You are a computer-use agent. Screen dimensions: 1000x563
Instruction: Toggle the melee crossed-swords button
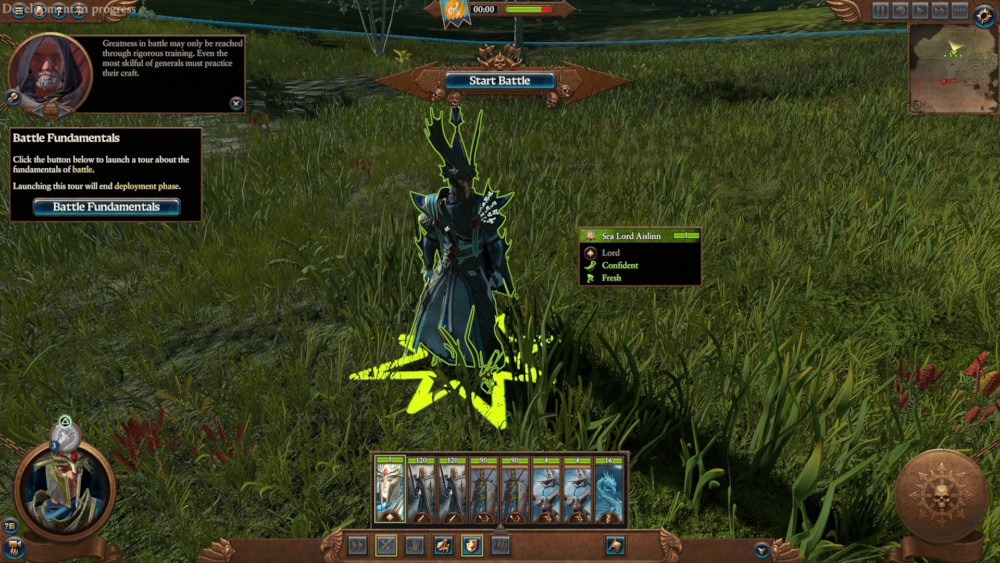tap(386, 546)
